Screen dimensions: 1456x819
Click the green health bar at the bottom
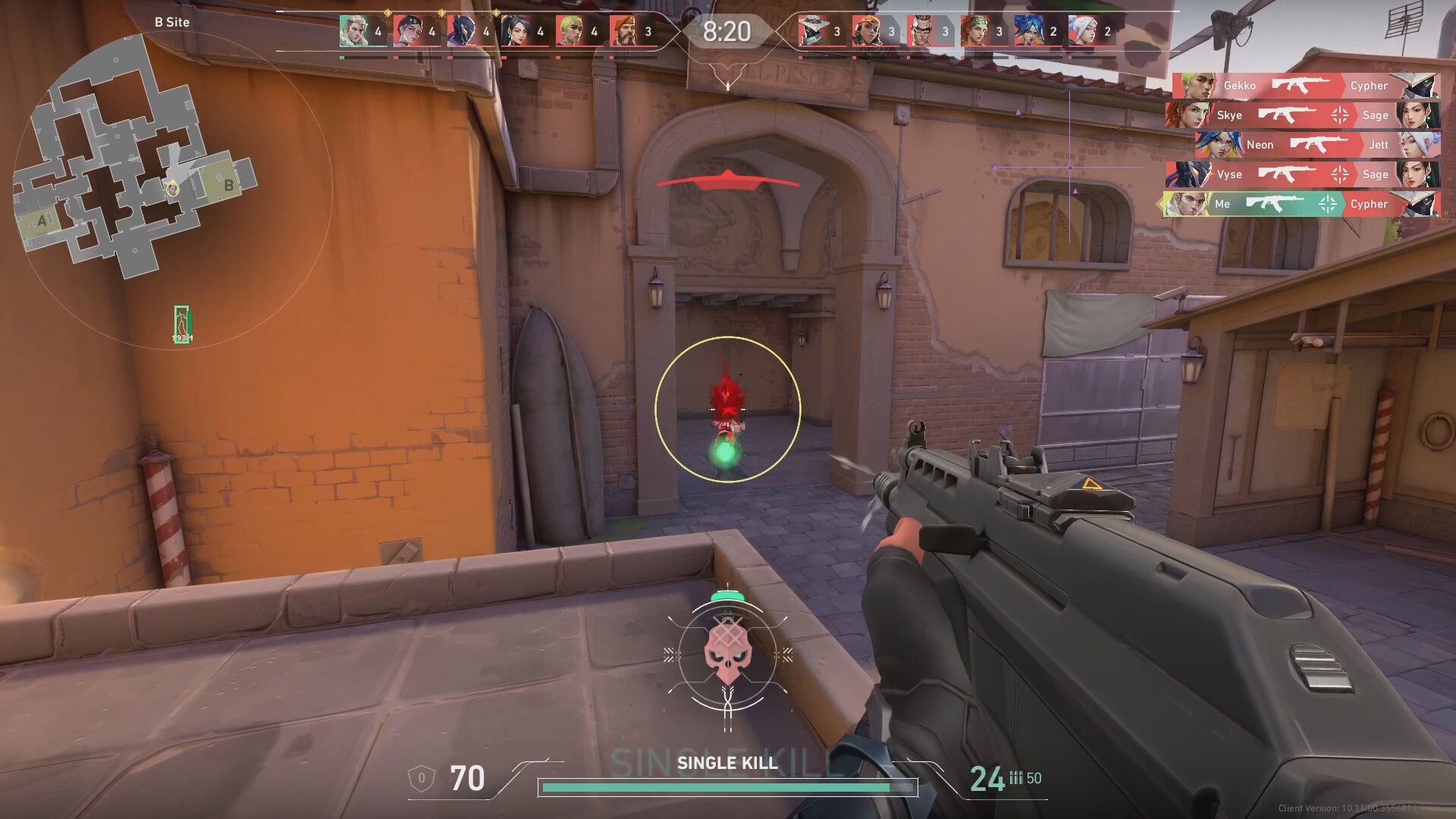coord(717,787)
